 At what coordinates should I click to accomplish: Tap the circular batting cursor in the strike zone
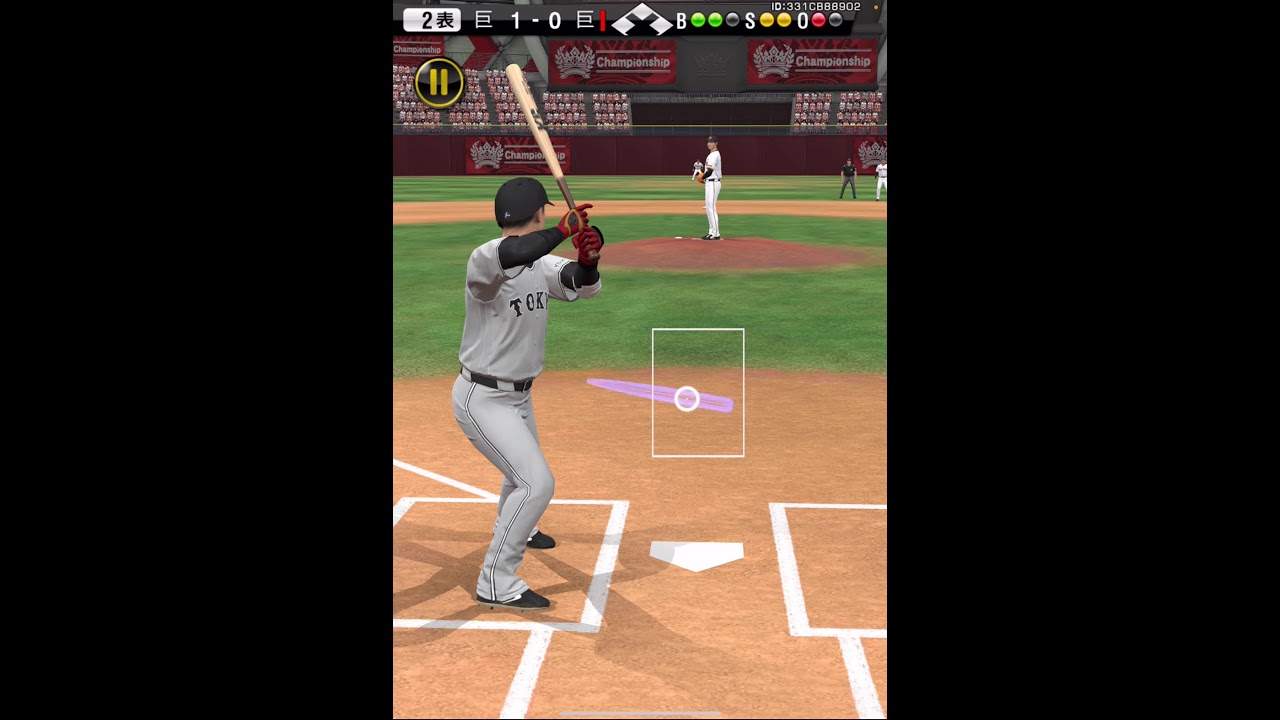687,399
